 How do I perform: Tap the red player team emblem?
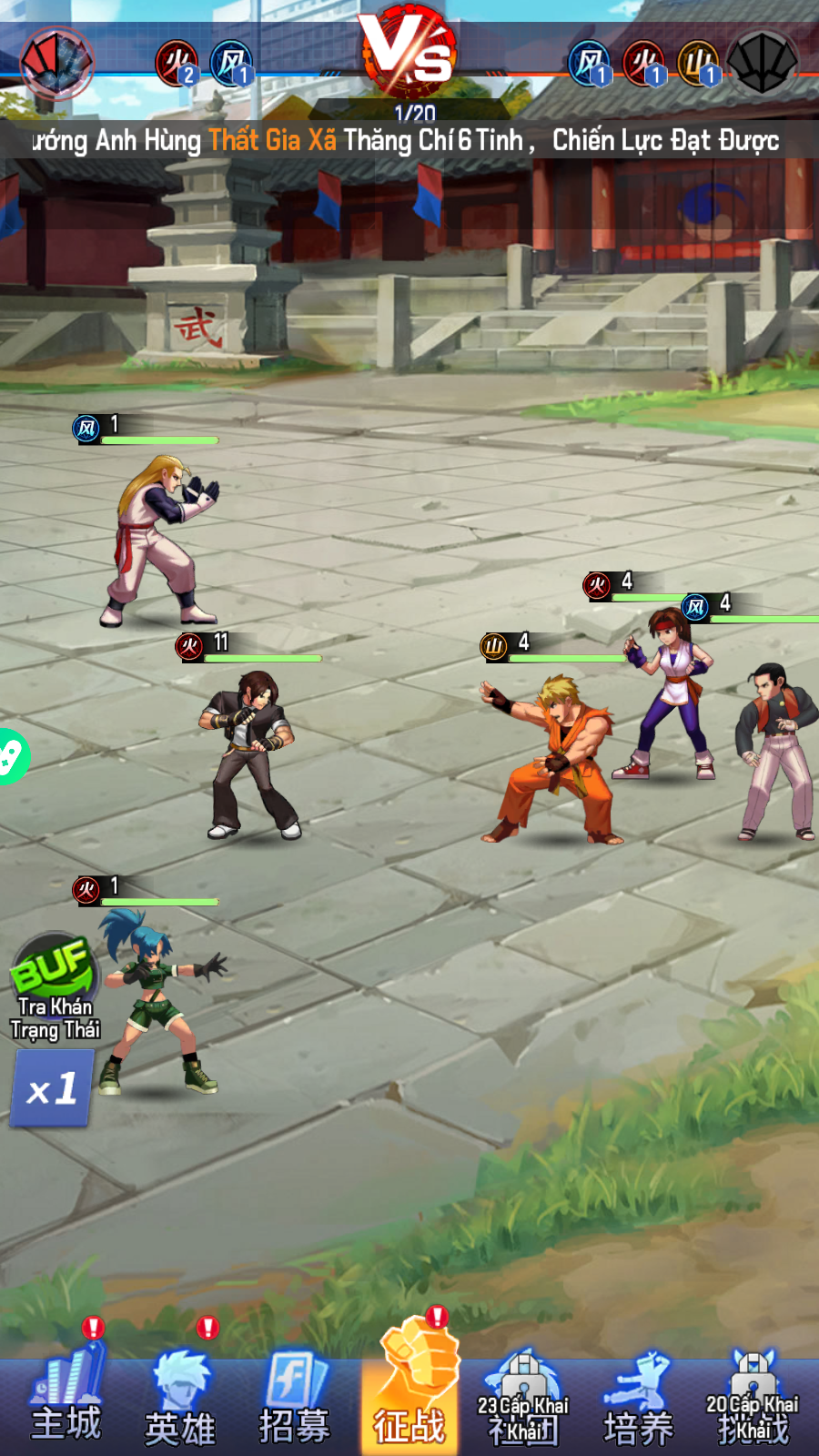coord(56,62)
